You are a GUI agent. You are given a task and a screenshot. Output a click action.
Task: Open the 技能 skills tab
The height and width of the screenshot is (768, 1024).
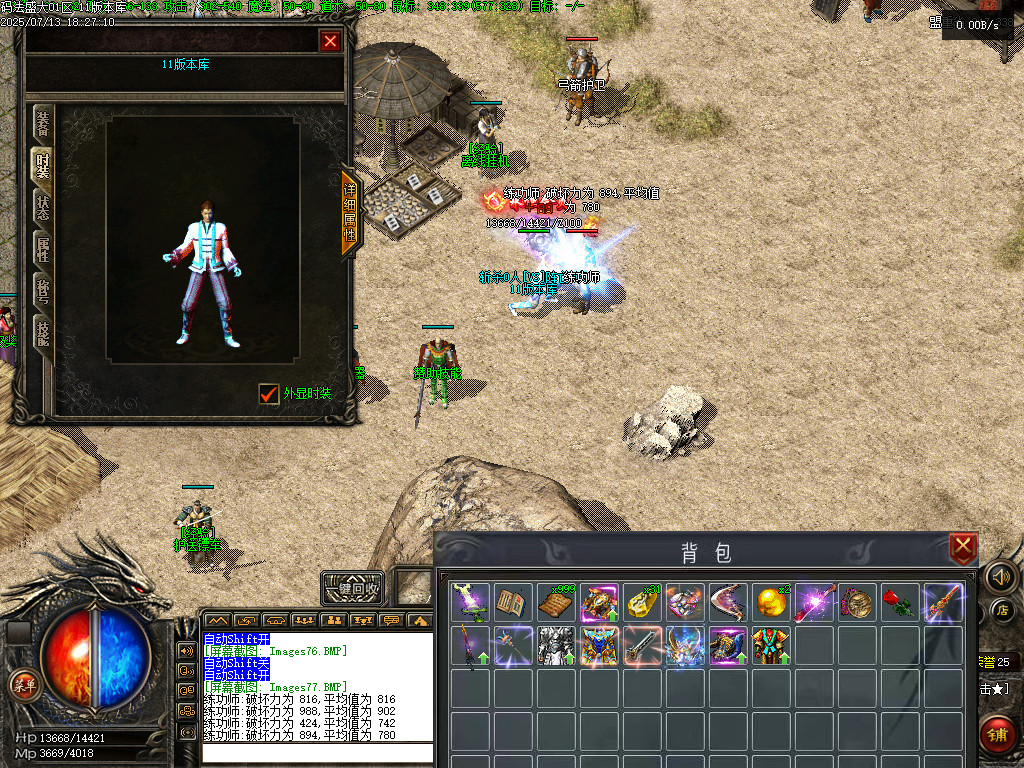43,333
